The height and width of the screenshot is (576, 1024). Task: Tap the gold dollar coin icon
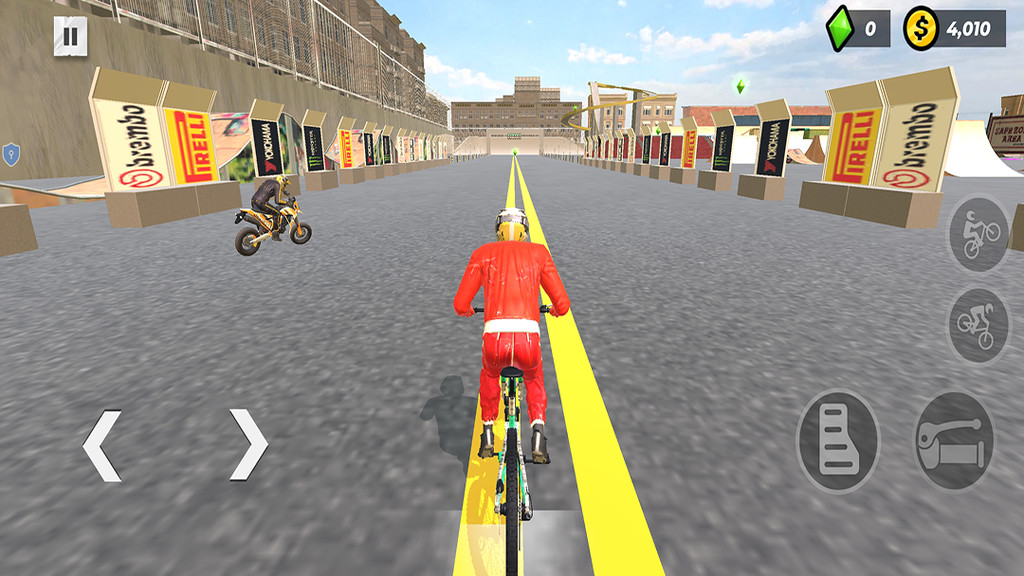point(920,29)
